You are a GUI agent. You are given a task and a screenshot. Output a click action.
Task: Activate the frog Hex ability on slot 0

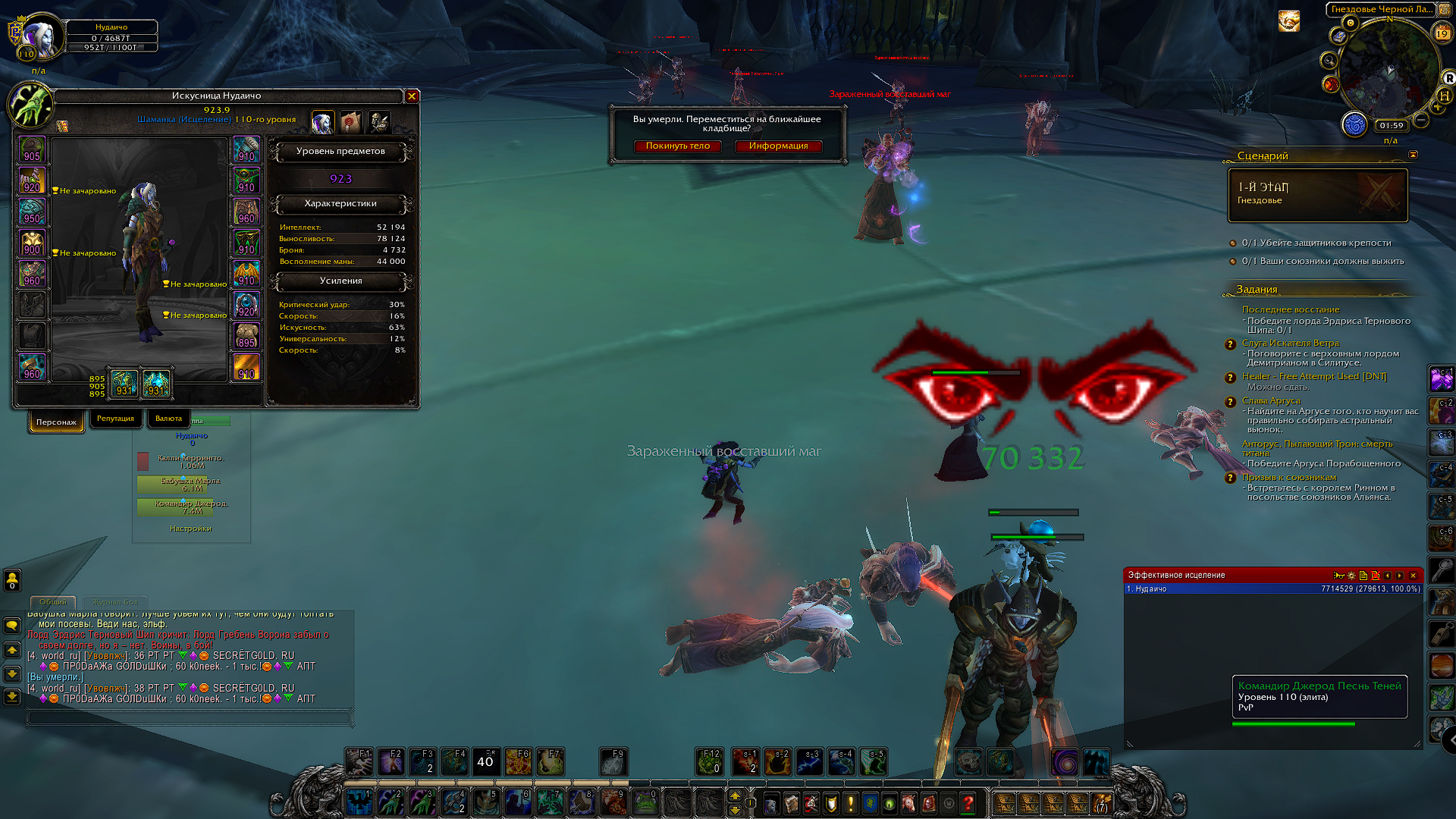tap(645, 802)
